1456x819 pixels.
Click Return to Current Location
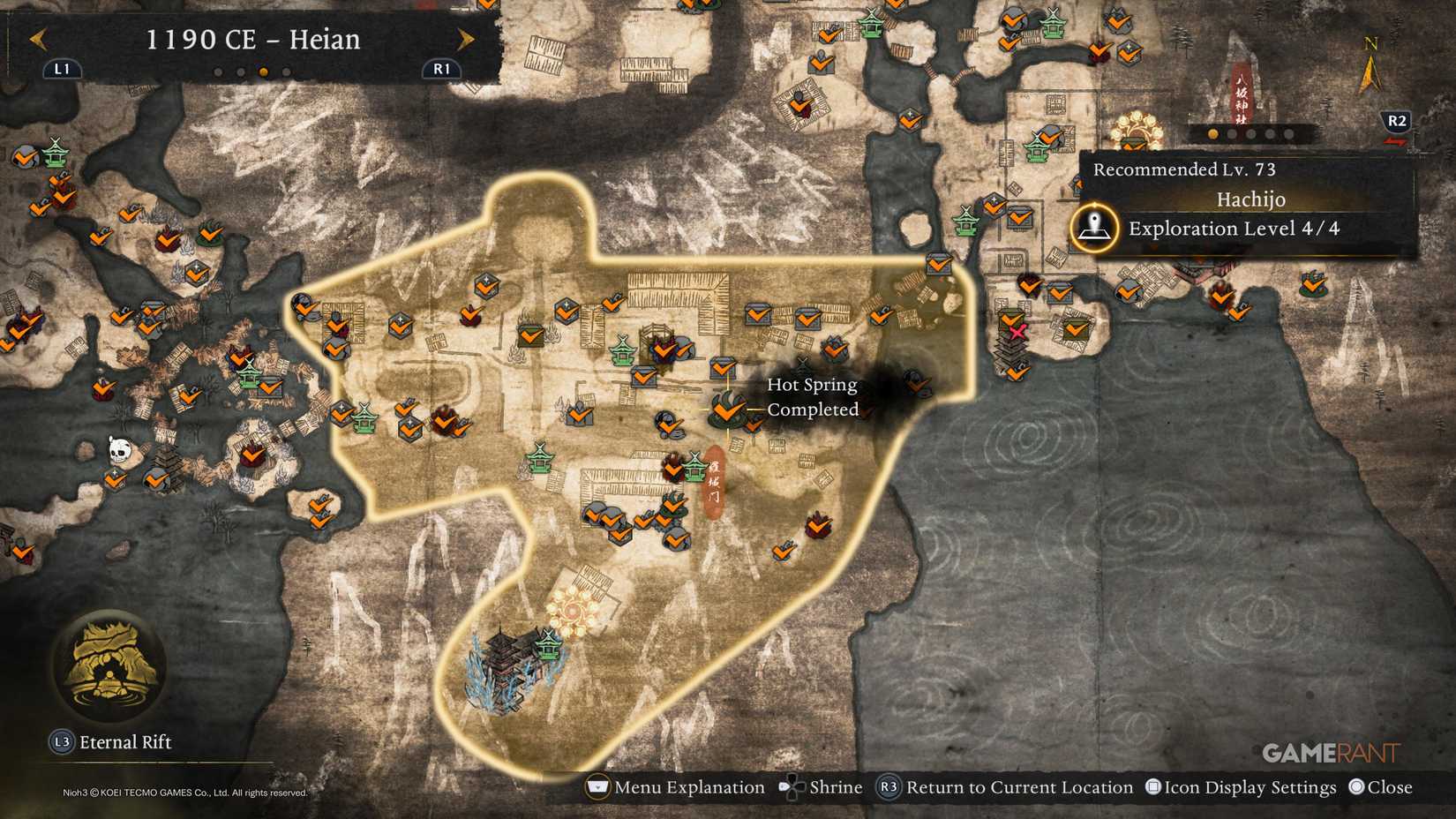coord(889,786)
